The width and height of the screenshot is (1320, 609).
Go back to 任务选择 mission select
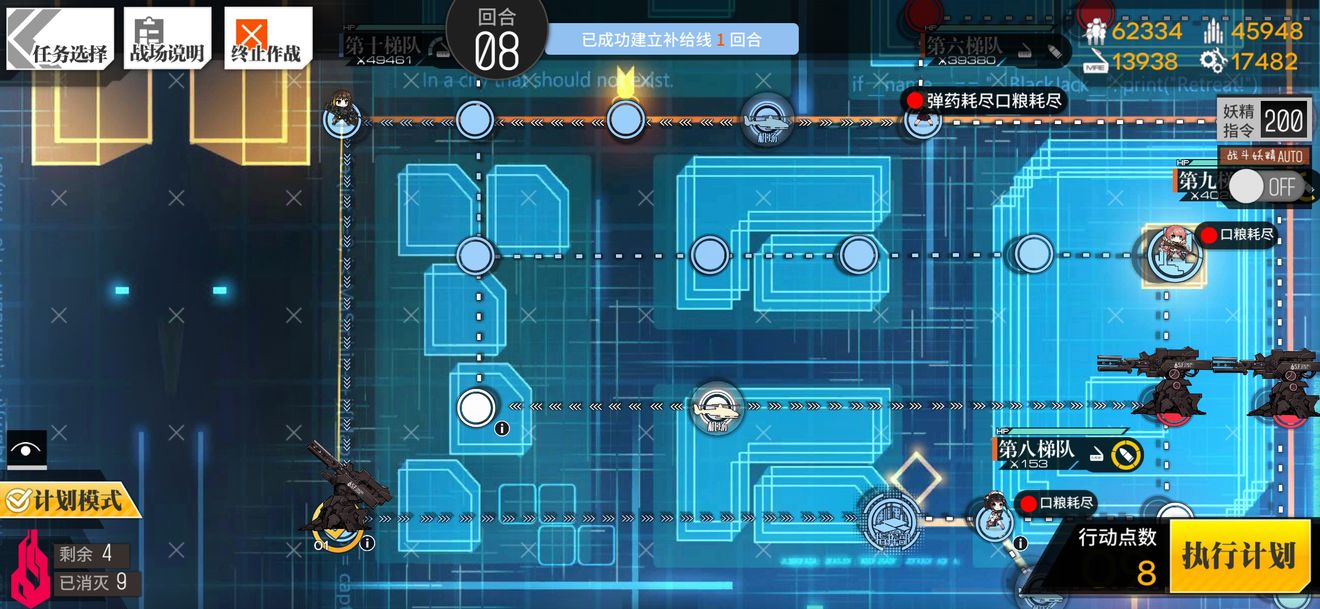point(60,40)
